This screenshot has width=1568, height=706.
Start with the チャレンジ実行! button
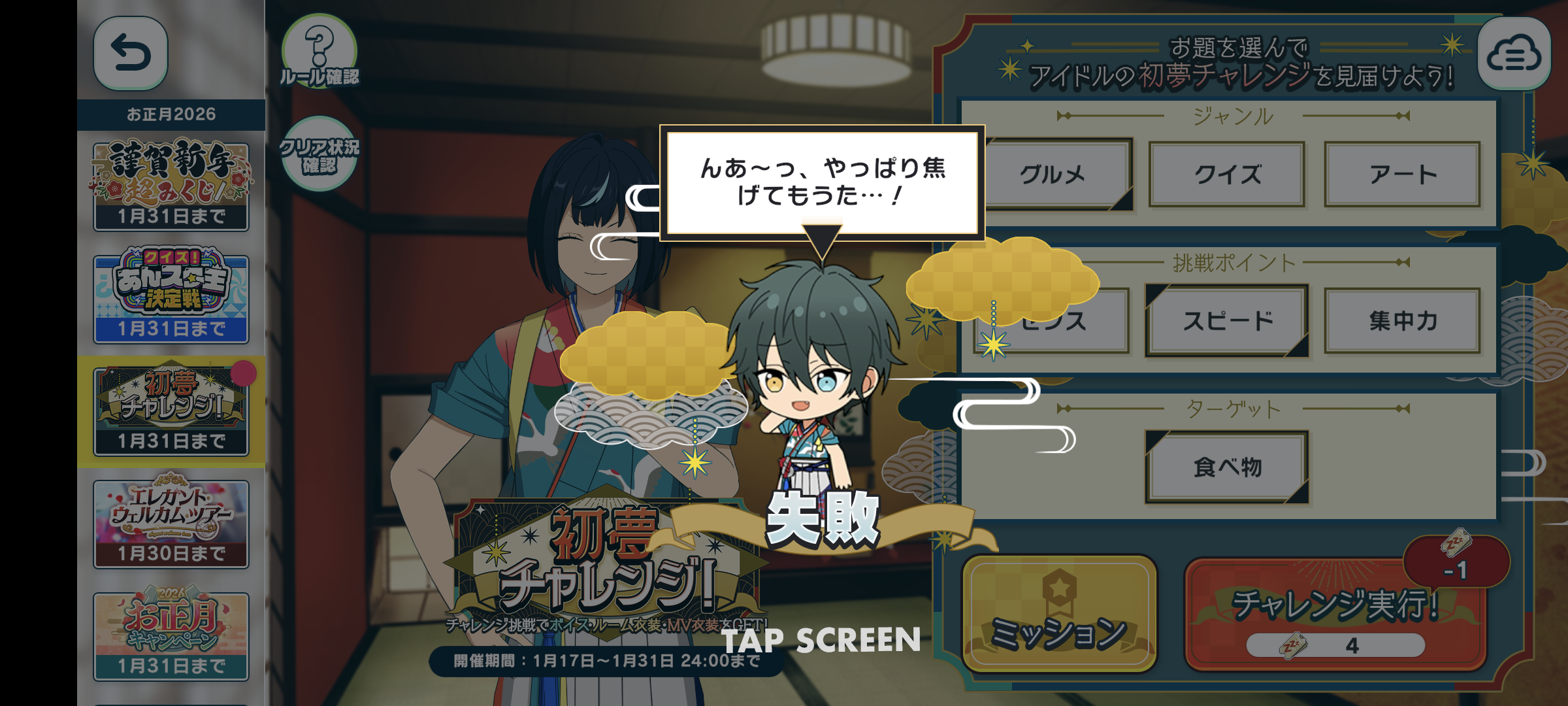(1335, 614)
